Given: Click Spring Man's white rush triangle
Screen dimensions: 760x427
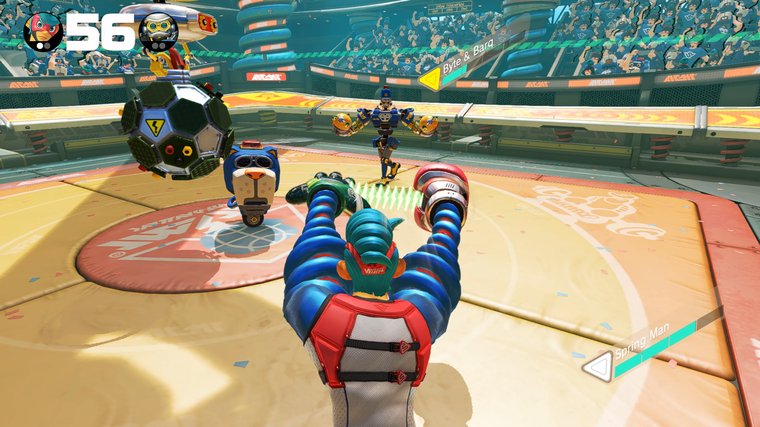Looking at the screenshot, I should pos(597,367).
